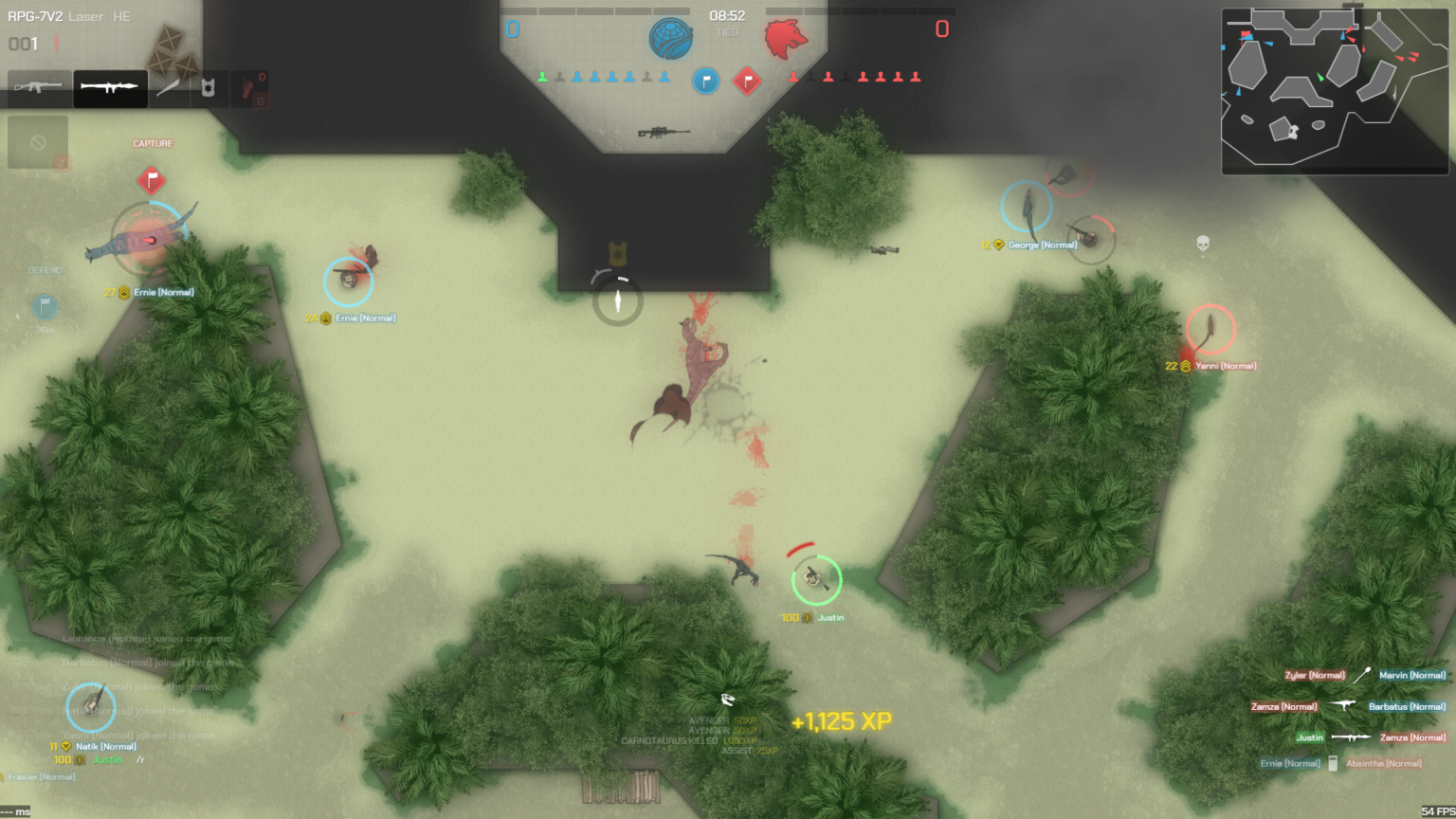Select the red grenade slot marked G
Viewport: 1456px width, 819px height.
click(248, 87)
